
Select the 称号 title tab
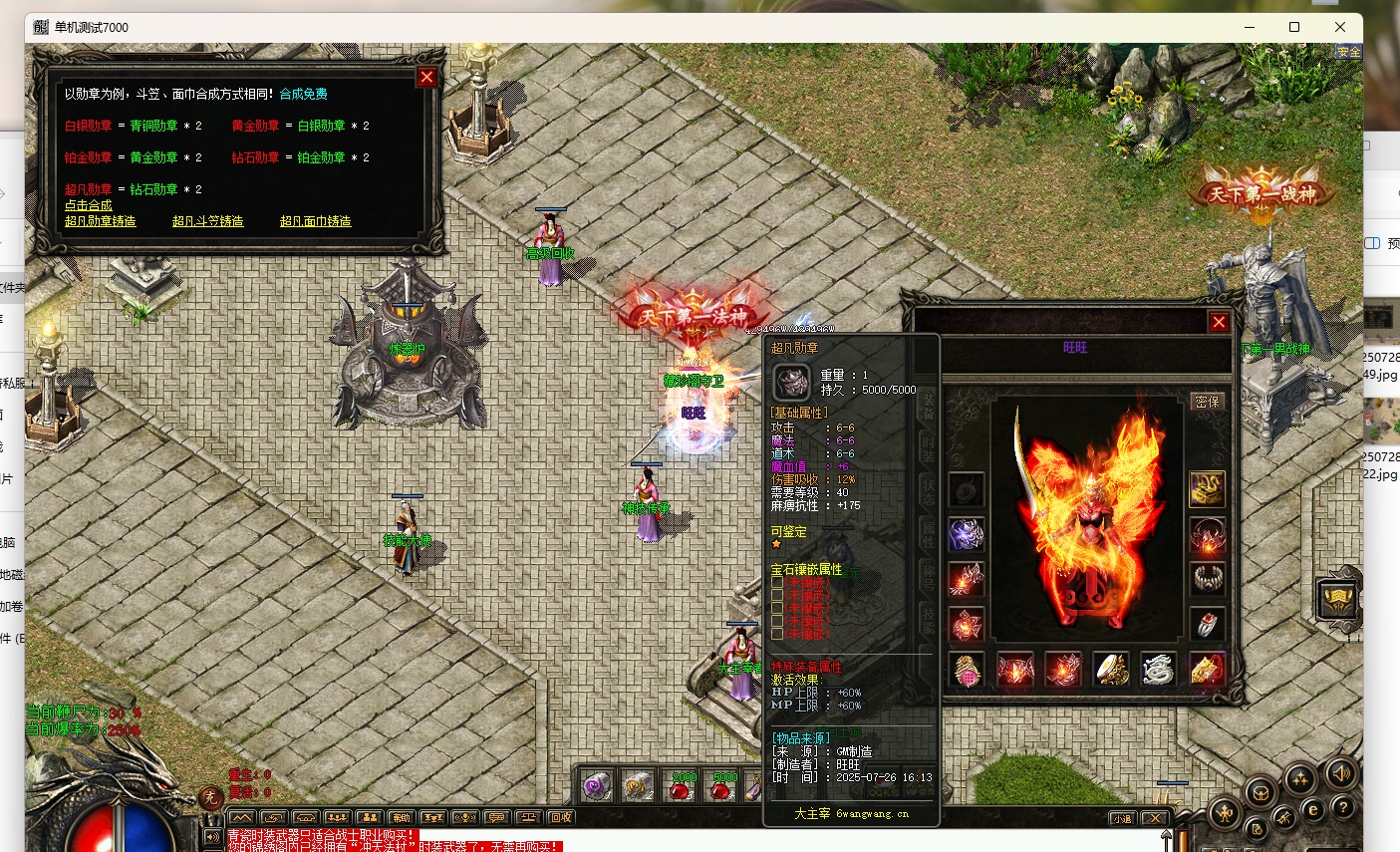929,576
